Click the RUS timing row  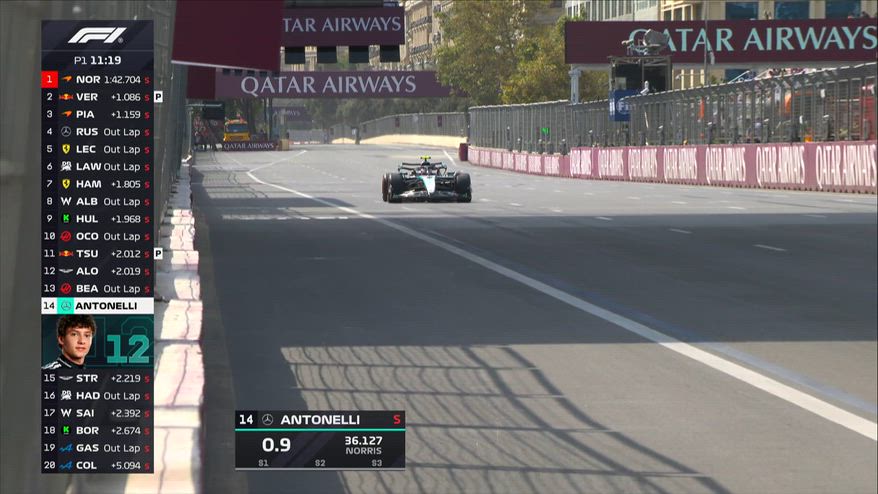[97, 132]
